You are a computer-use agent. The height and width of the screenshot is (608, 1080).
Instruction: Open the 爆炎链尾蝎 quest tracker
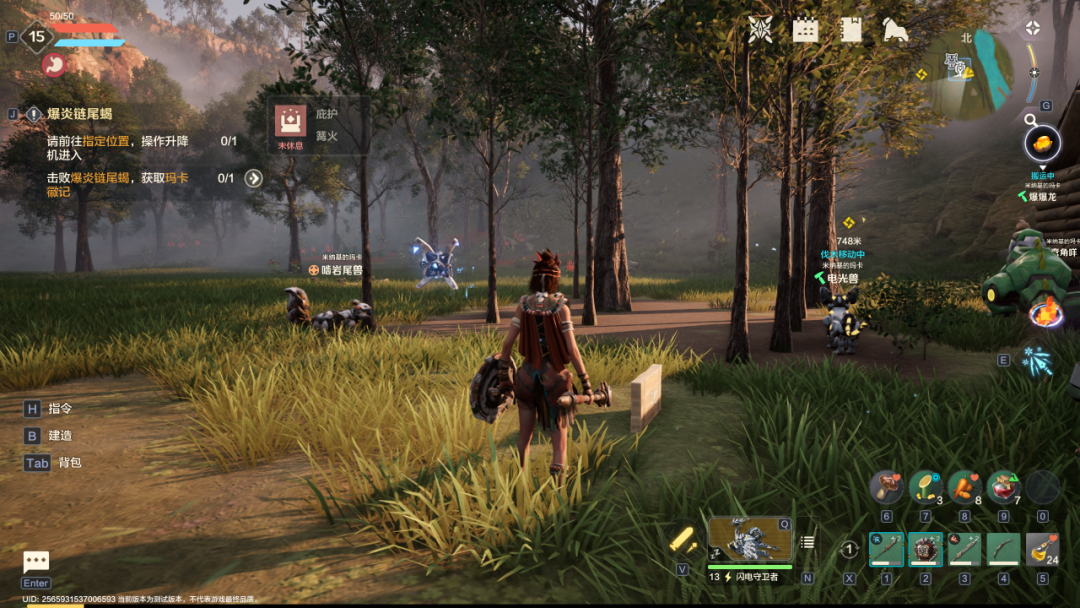coord(80,114)
